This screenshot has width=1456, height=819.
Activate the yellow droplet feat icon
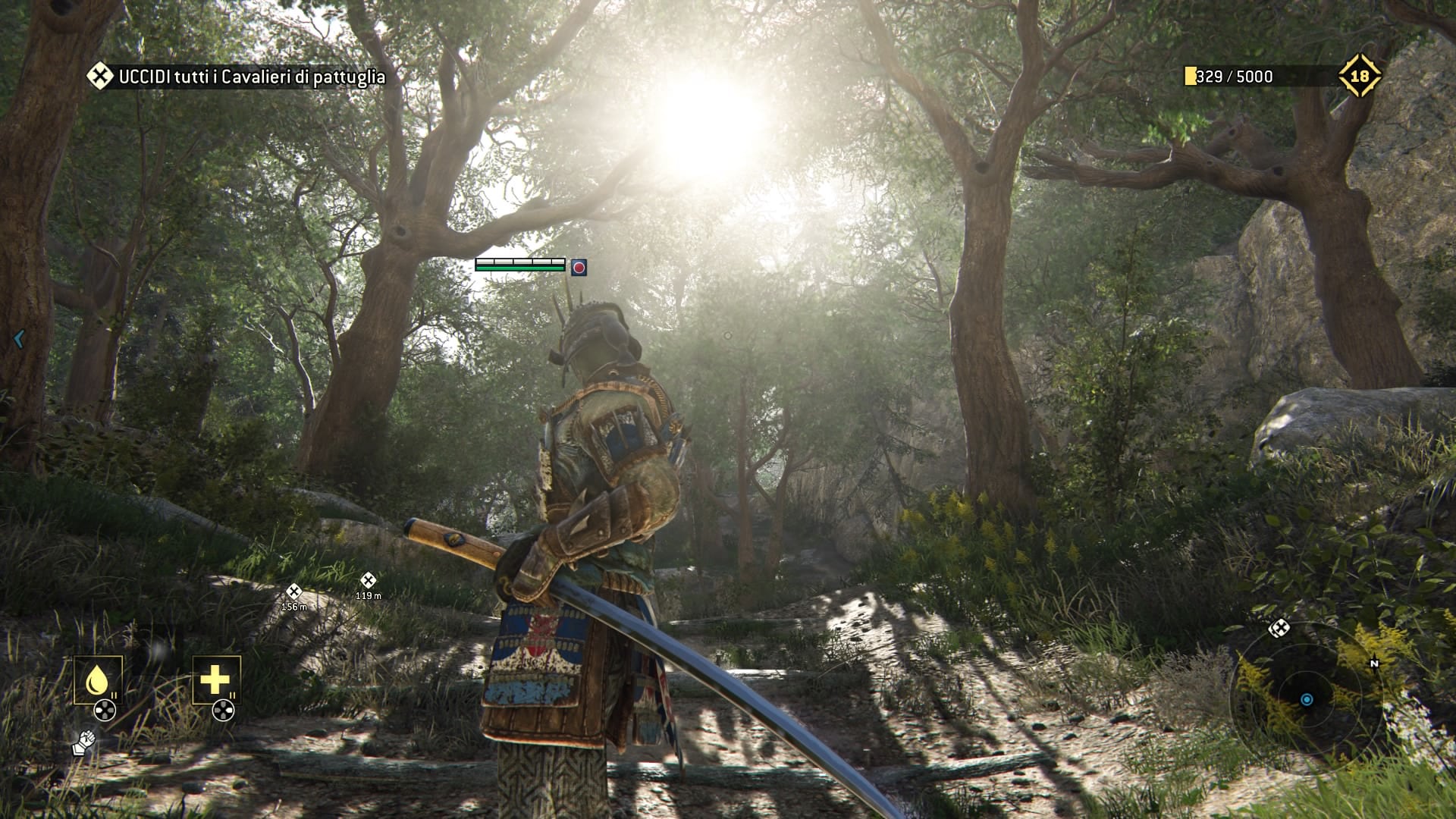[x=97, y=679]
